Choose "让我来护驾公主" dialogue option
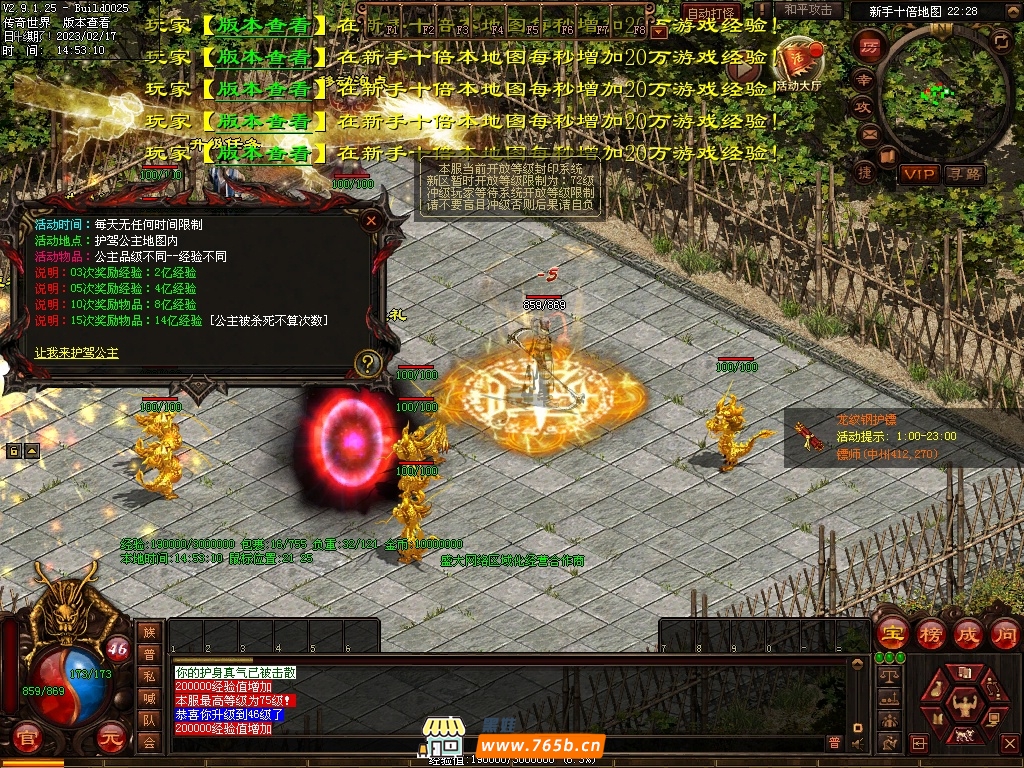 click(76, 353)
